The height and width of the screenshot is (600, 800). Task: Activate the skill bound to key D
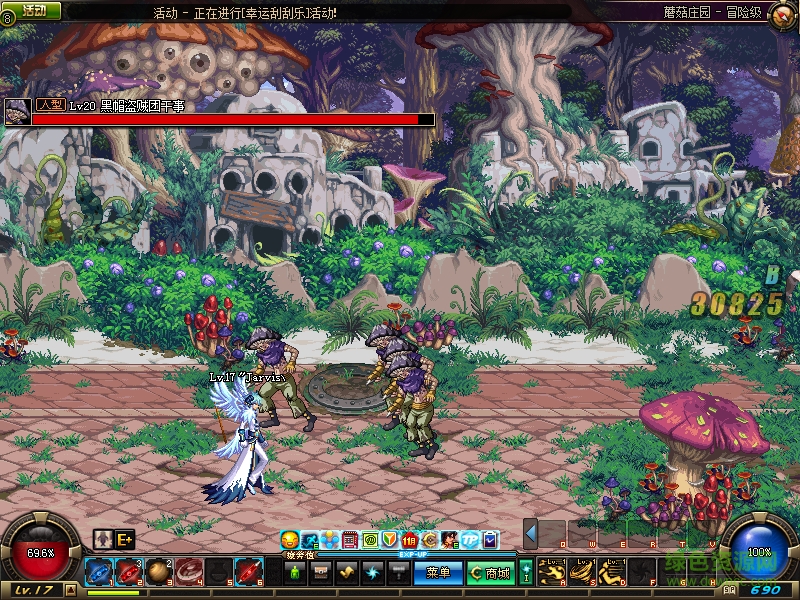point(612,573)
